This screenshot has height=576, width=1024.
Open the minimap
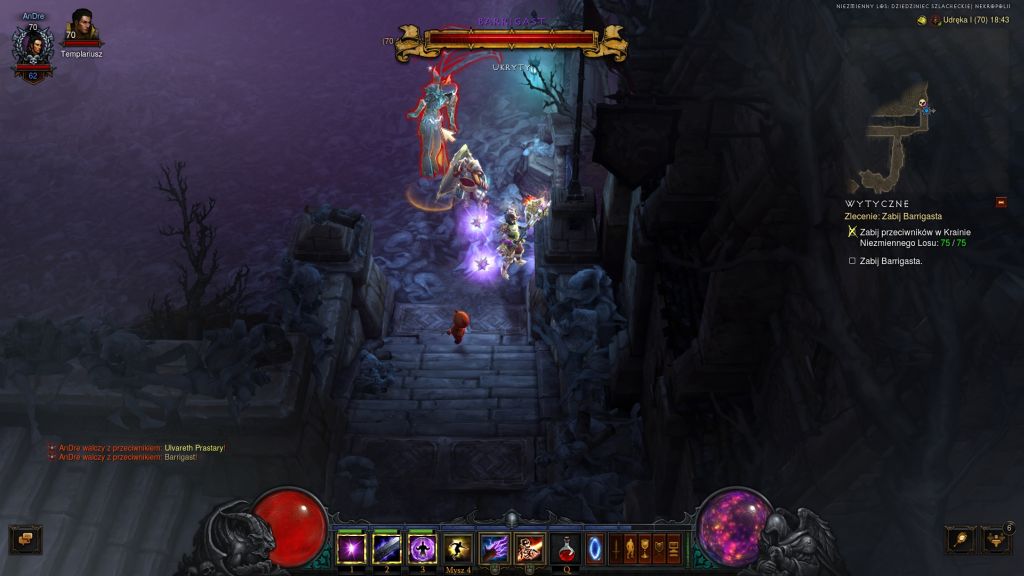point(898,135)
